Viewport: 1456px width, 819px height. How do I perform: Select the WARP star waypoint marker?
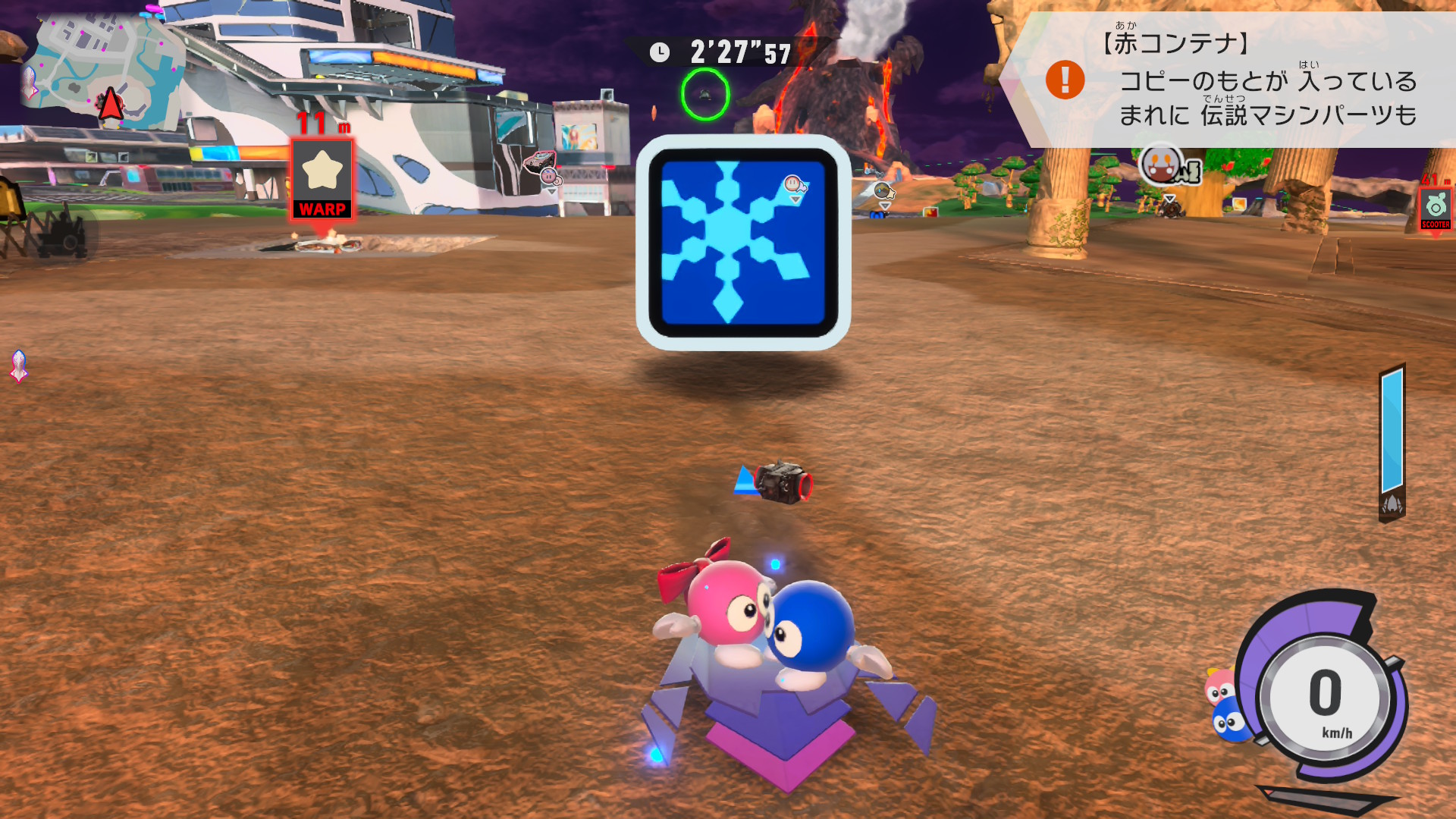click(322, 180)
